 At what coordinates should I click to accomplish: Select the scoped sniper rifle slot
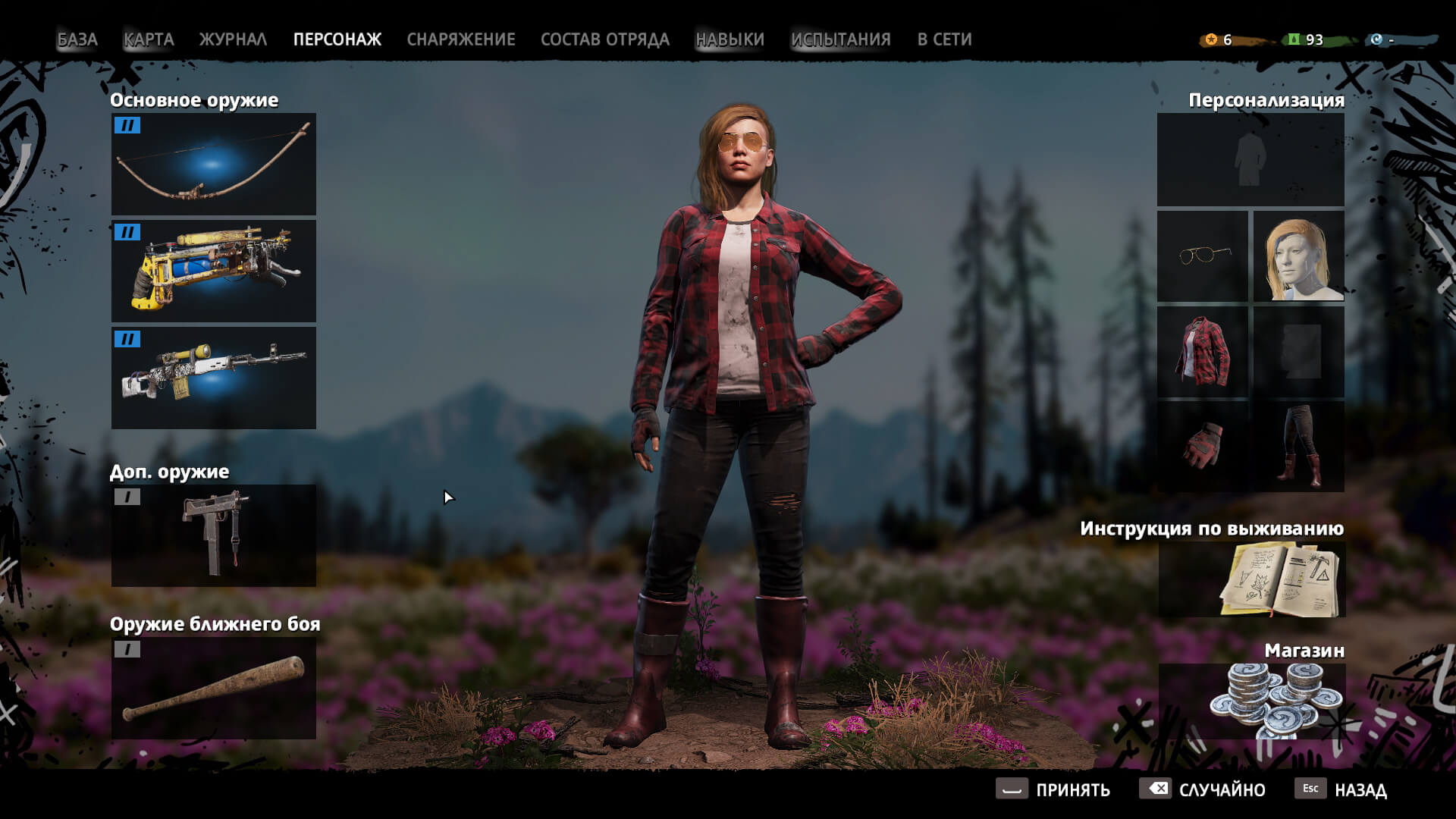[x=214, y=378]
